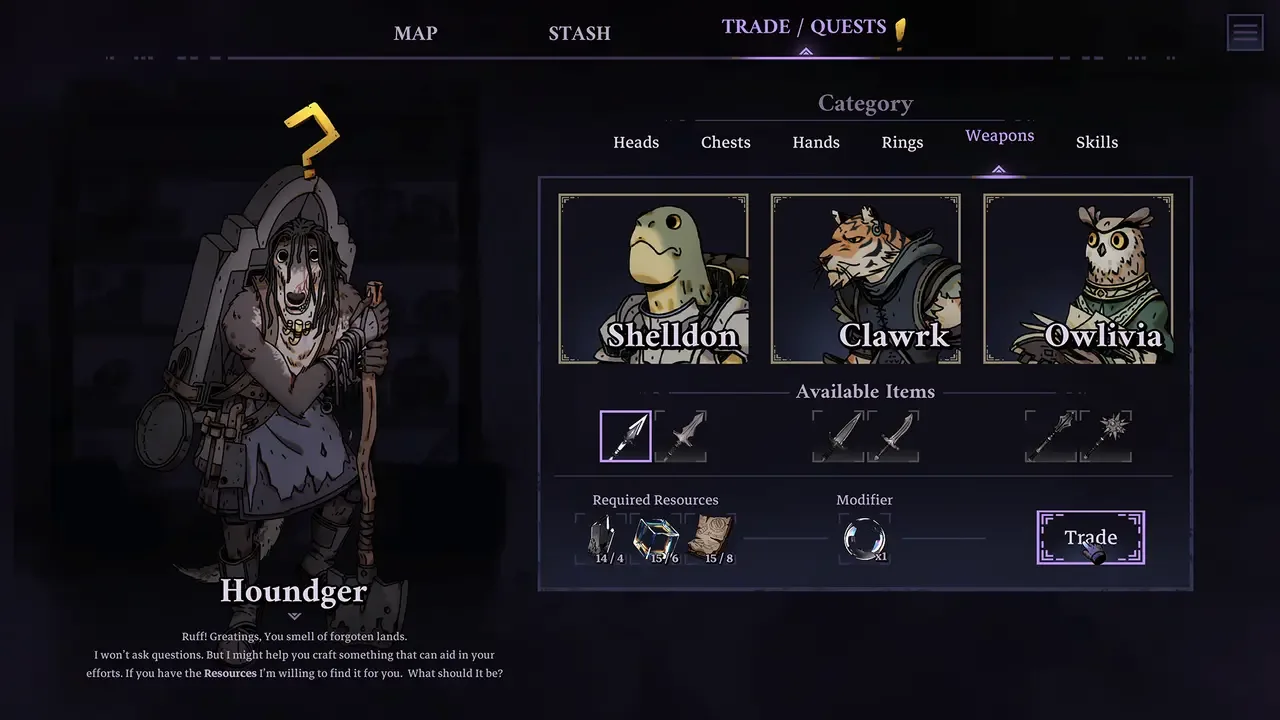The height and width of the screenshot is (720, 1280).
Task: Open the hamburger menu button
Action: coord(1245,33)
